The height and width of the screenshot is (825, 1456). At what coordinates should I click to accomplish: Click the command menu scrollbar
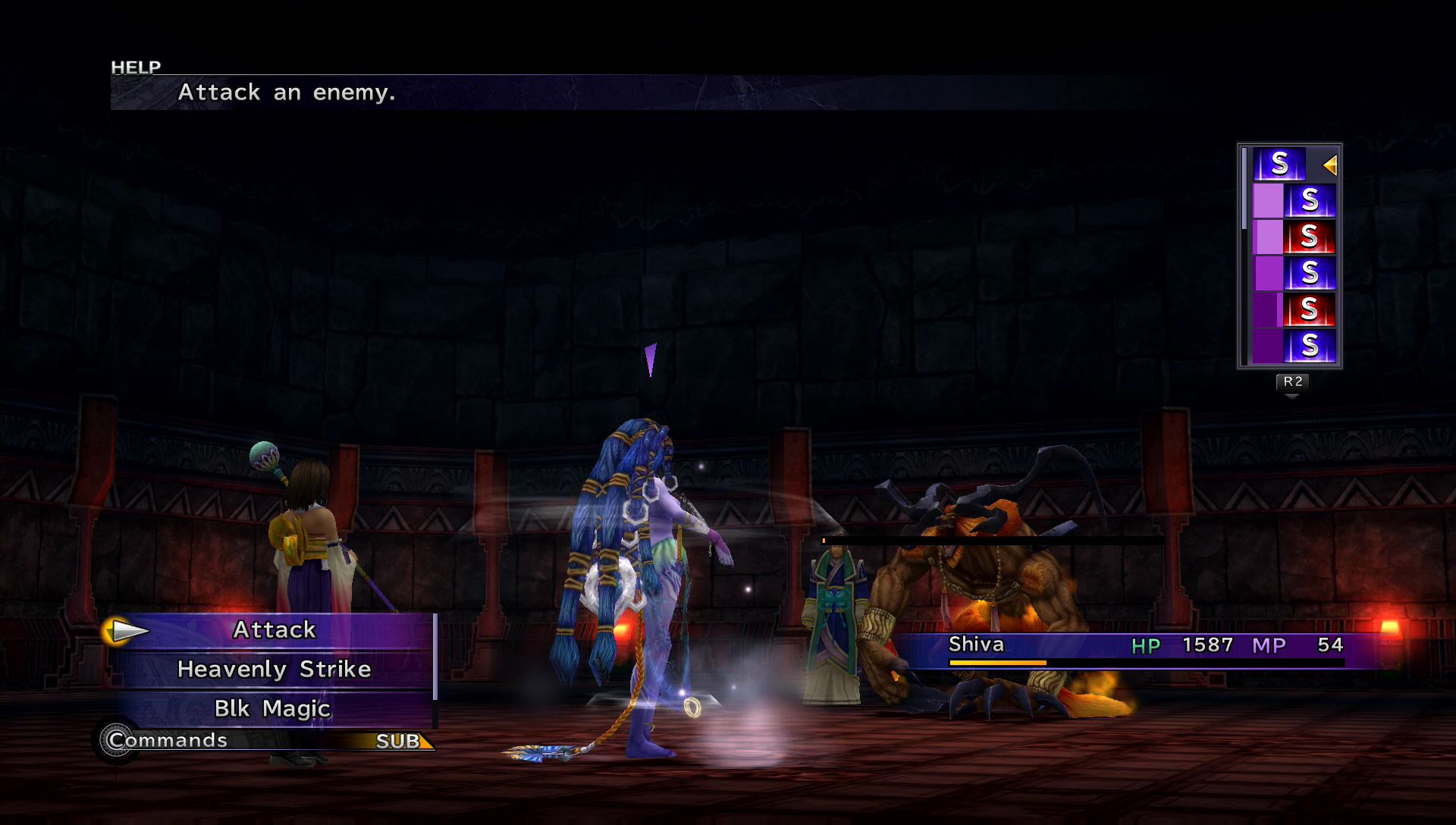(x=435, y=657)
